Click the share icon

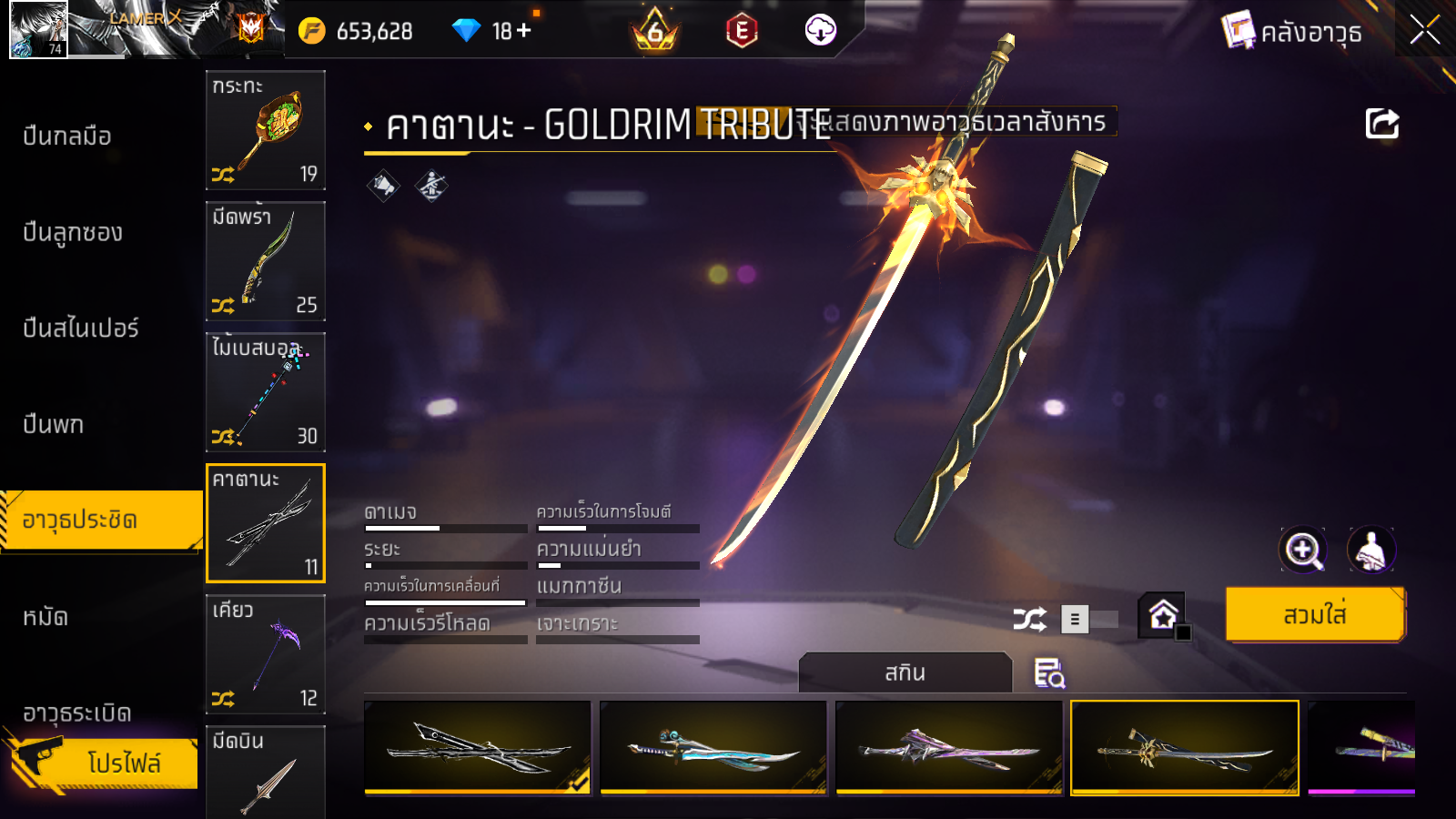coord(1381,124)
